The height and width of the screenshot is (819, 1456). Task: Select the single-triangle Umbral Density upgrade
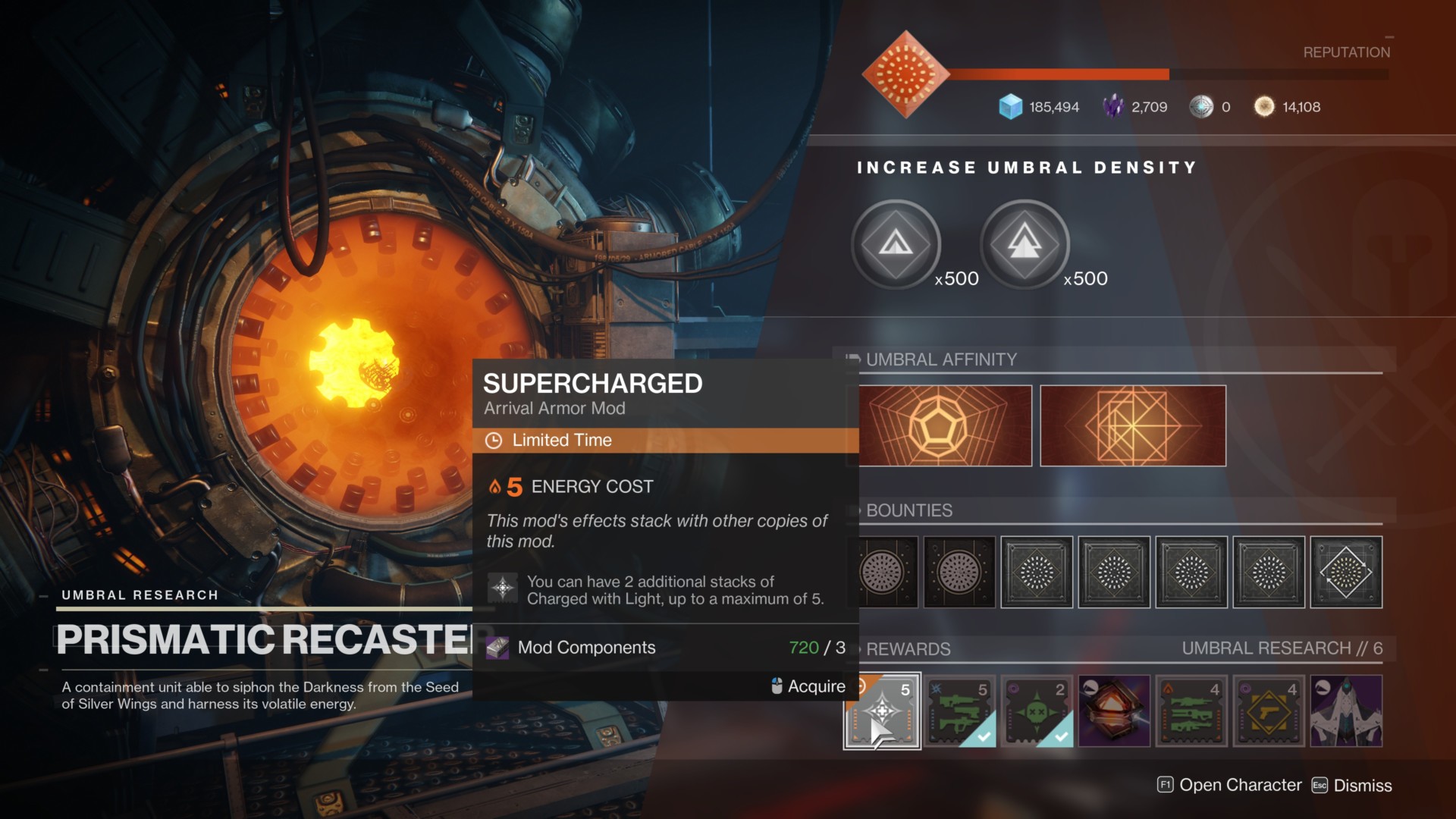click(x=896, y=244)
